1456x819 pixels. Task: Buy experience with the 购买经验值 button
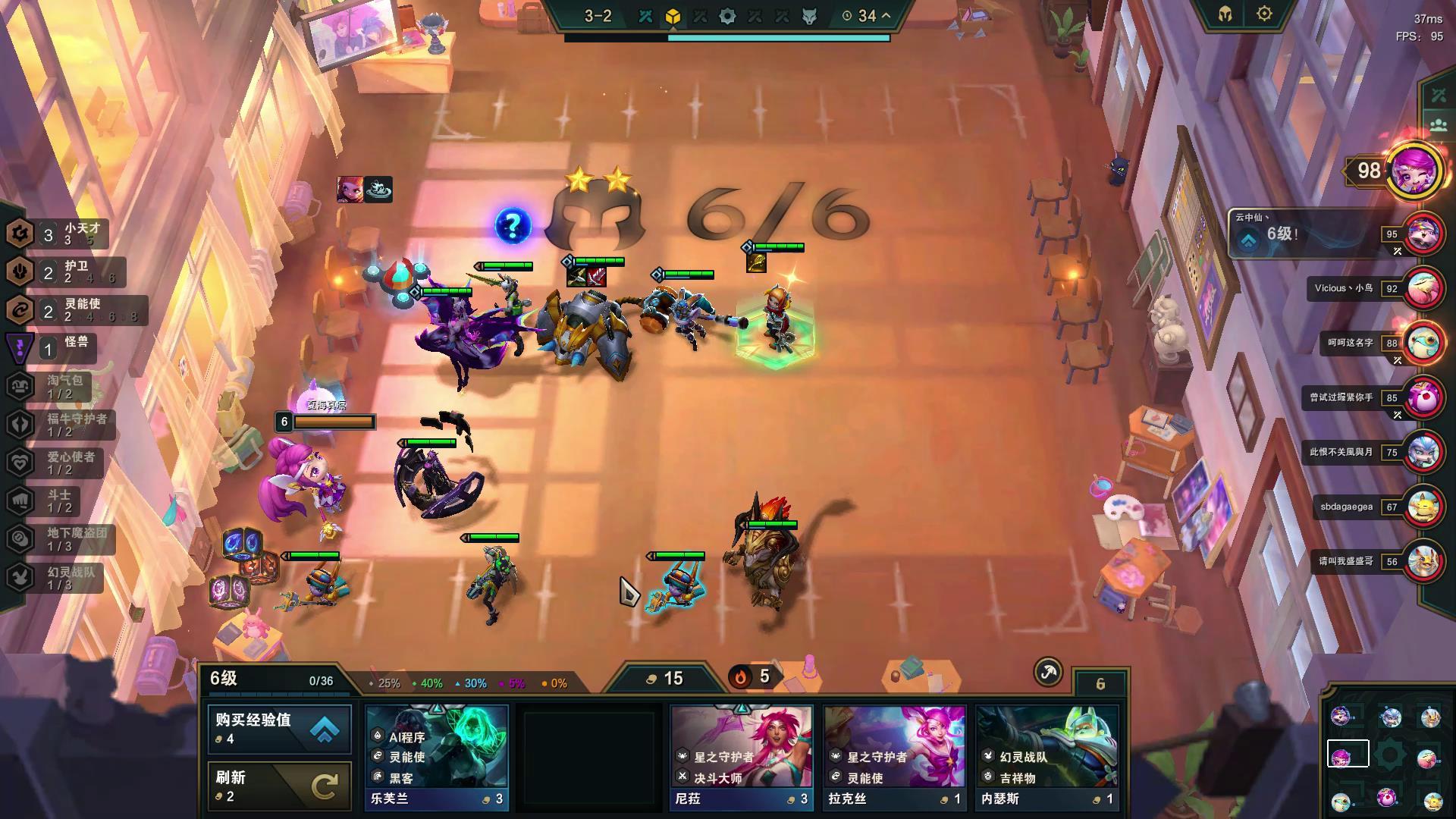pos(279,729)
